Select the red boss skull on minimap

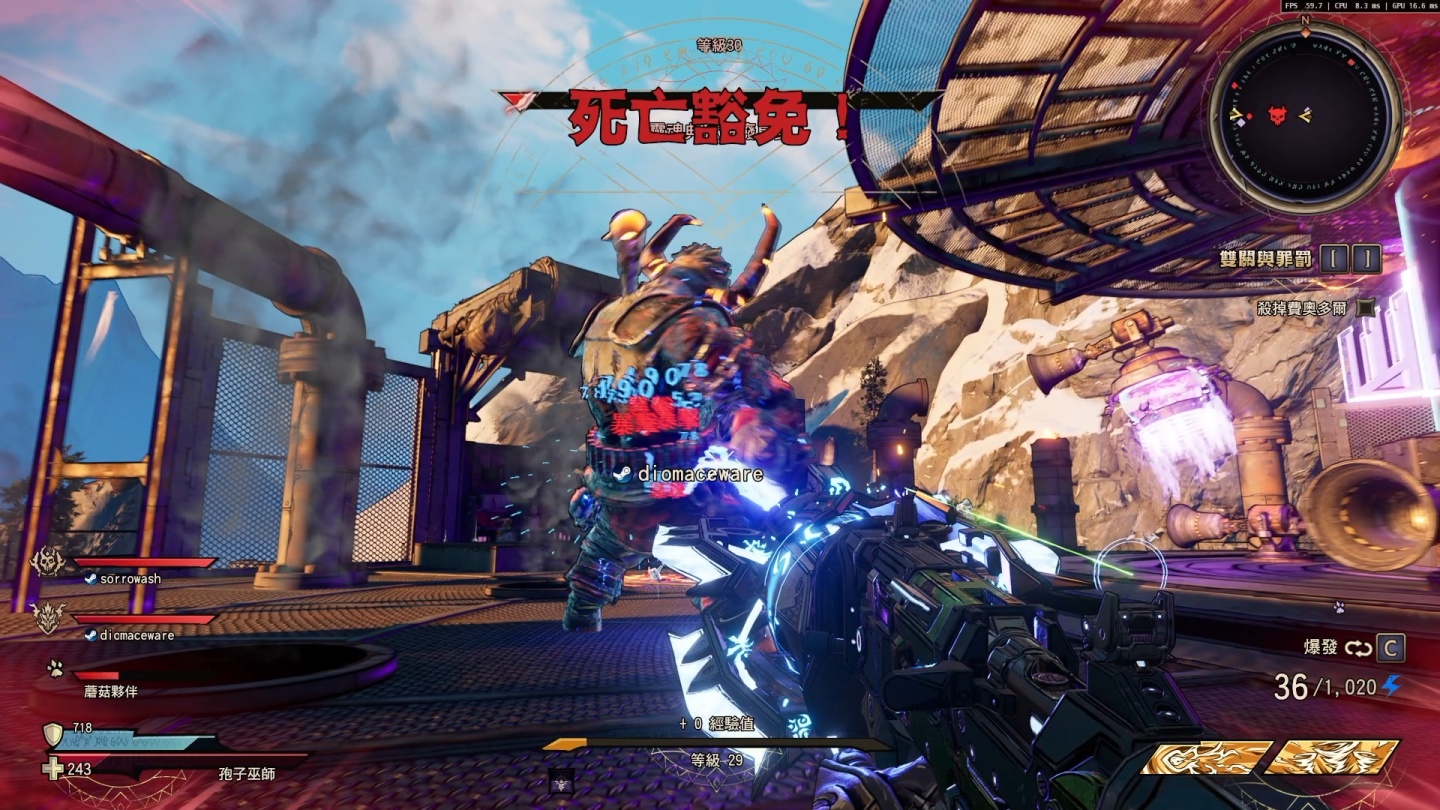pos(1277,116)
